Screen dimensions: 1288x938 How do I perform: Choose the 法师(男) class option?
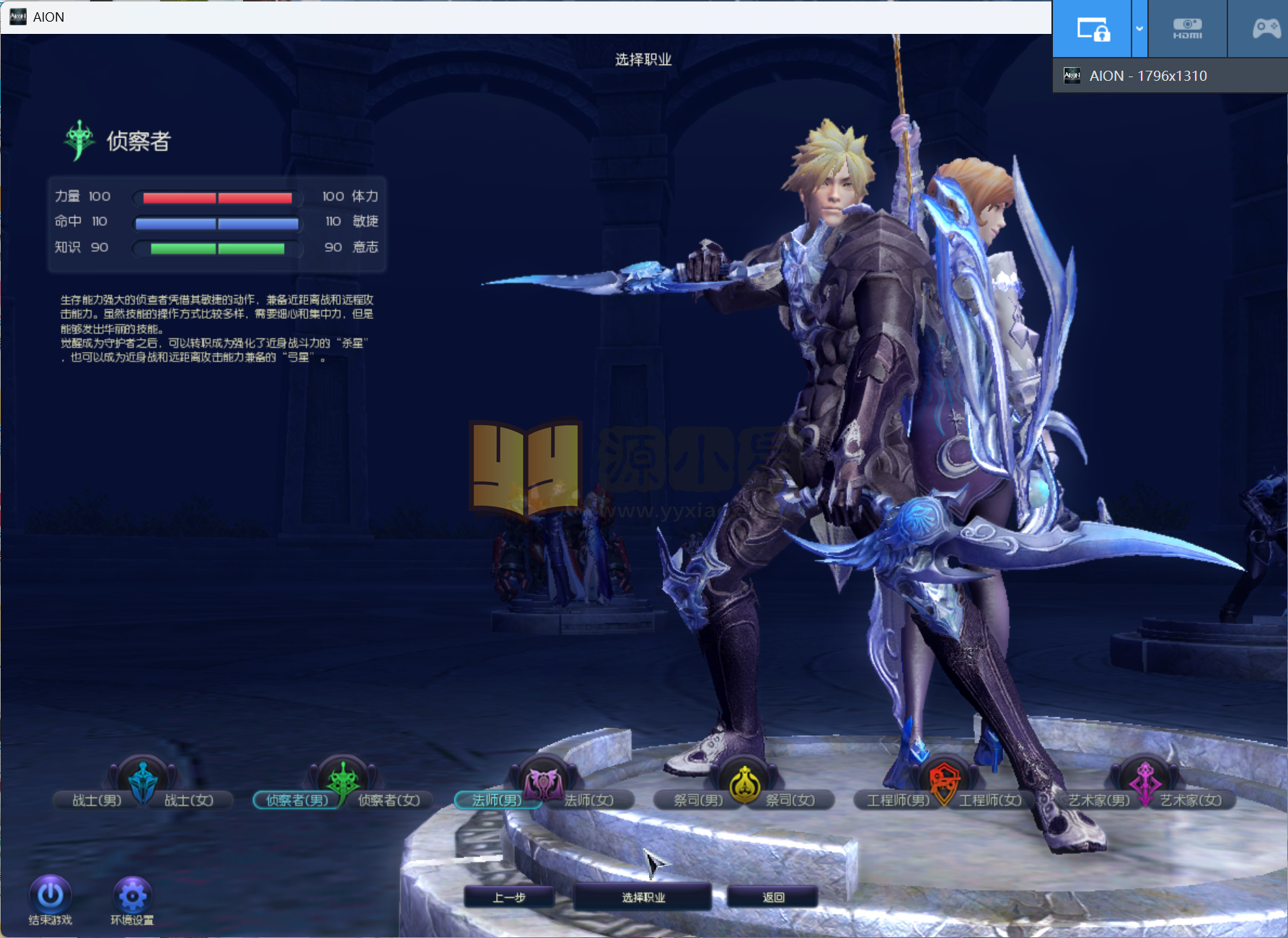(496, 800)
